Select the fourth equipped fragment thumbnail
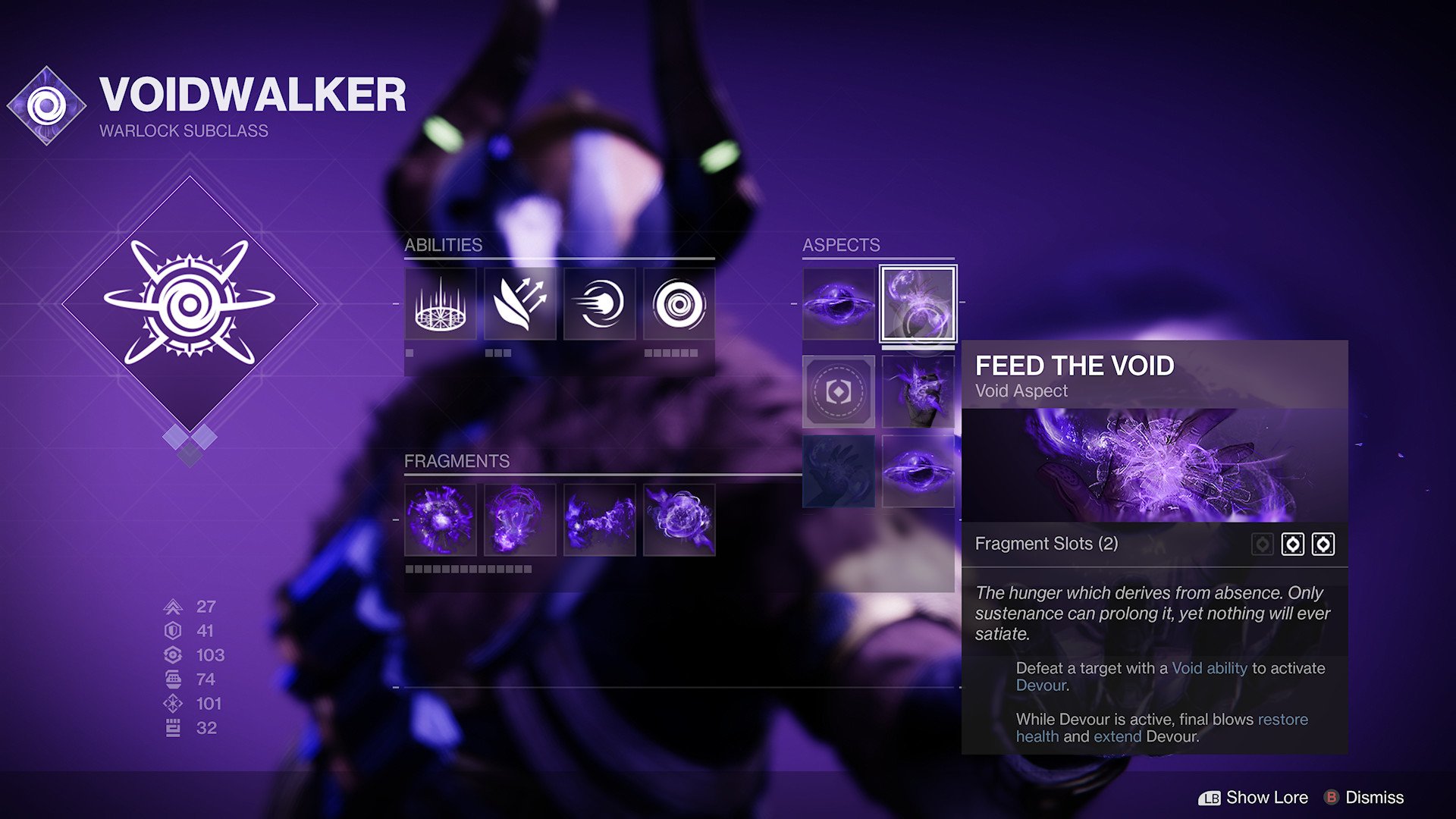This screenshot has width=1456, height=819. tap(678, 519)
